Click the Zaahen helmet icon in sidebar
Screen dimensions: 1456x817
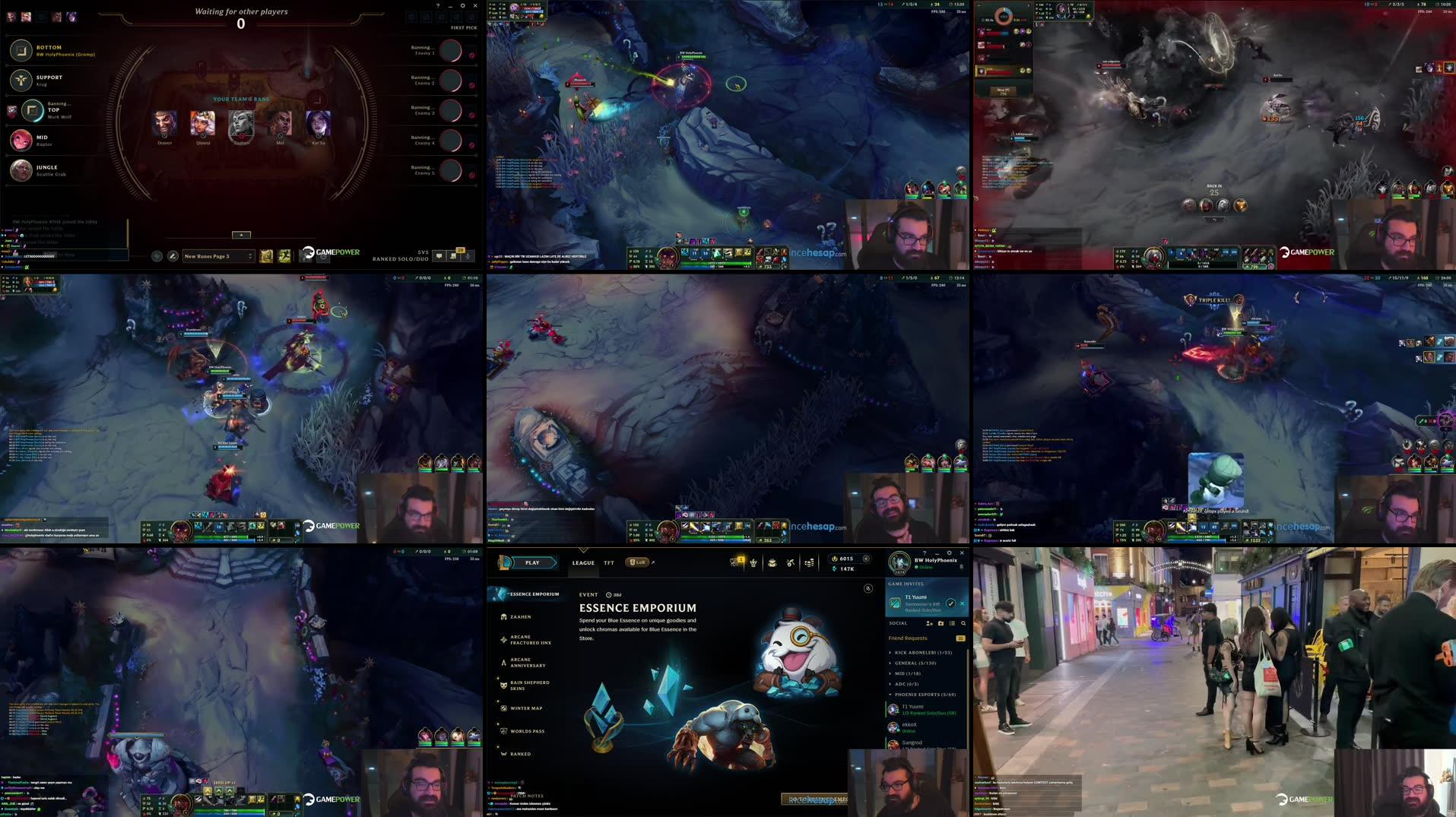503,616
